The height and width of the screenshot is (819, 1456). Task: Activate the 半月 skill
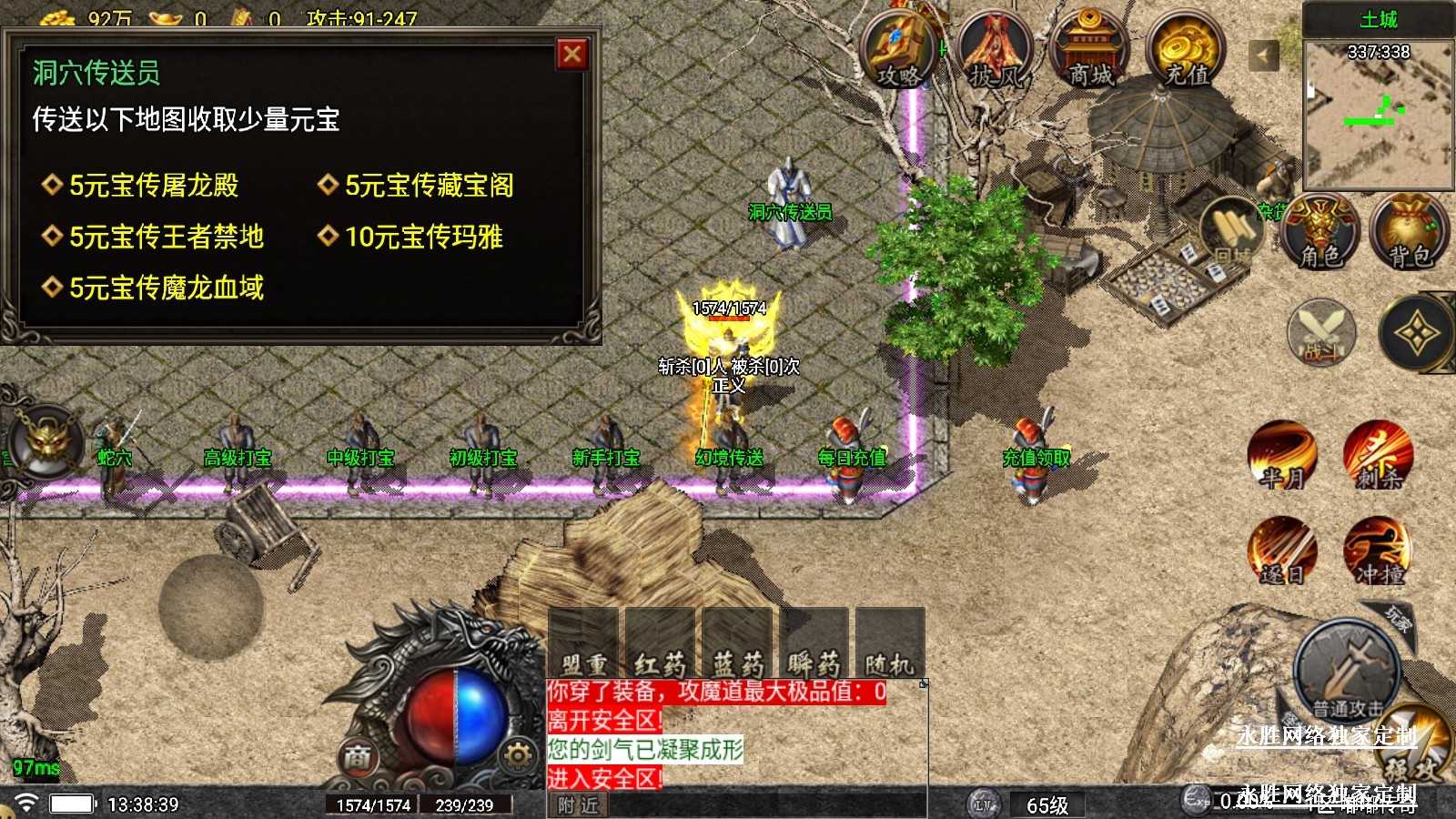click(x=1282, y=455)
